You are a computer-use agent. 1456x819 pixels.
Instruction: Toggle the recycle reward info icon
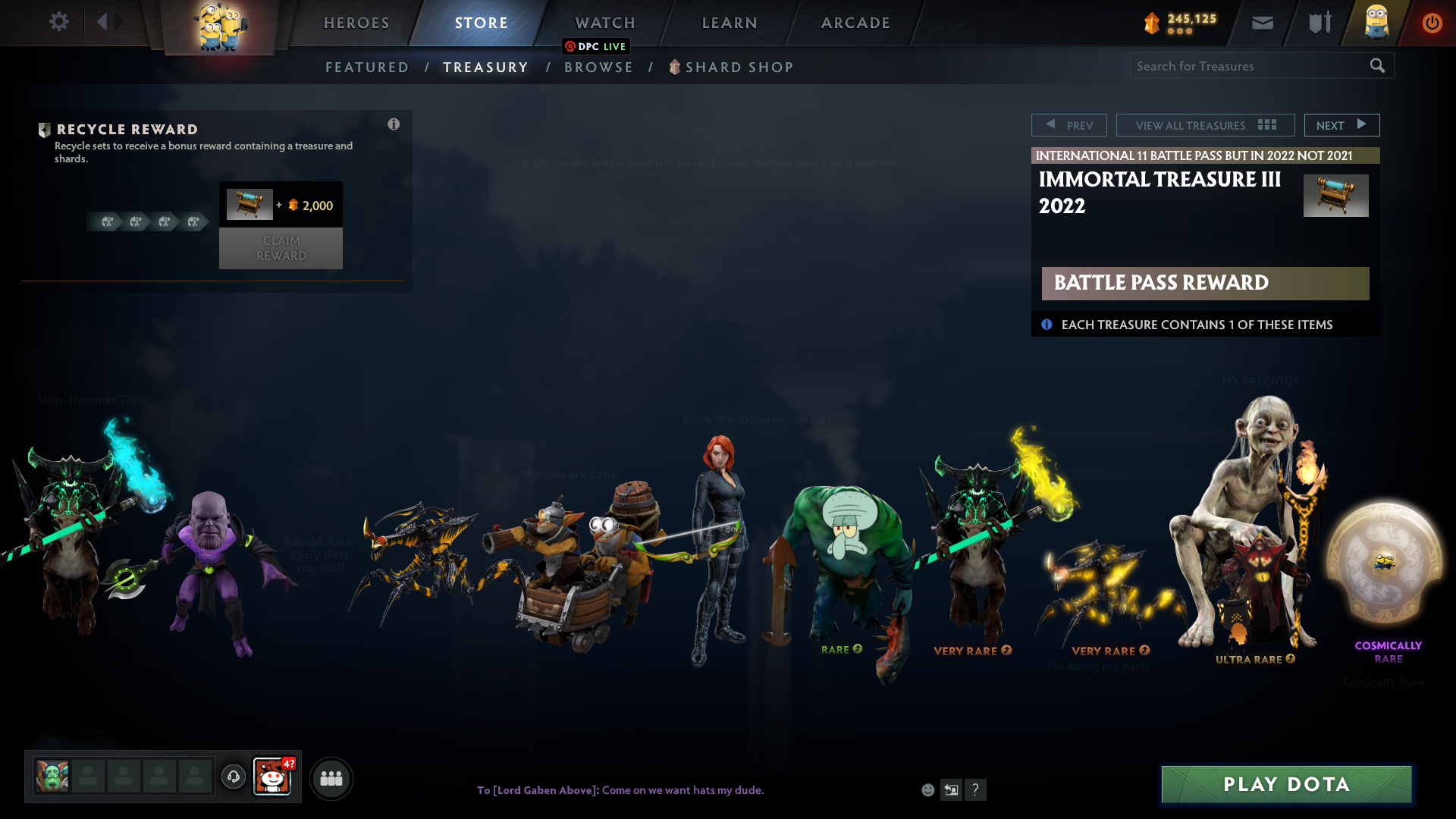pos(394,124)
